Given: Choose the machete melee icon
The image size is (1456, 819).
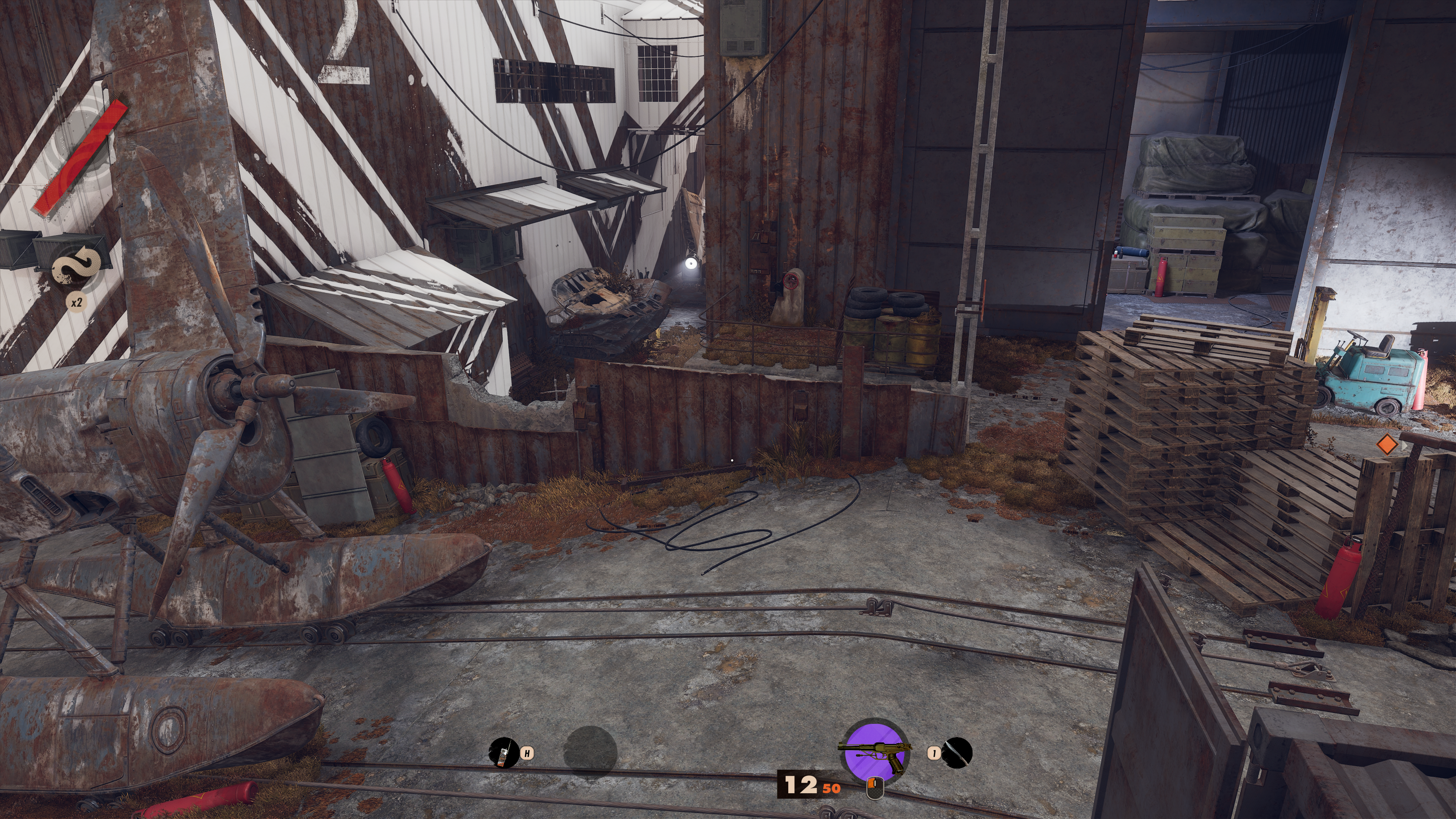Looking at the screenshot, I should [x=957, y=753].
